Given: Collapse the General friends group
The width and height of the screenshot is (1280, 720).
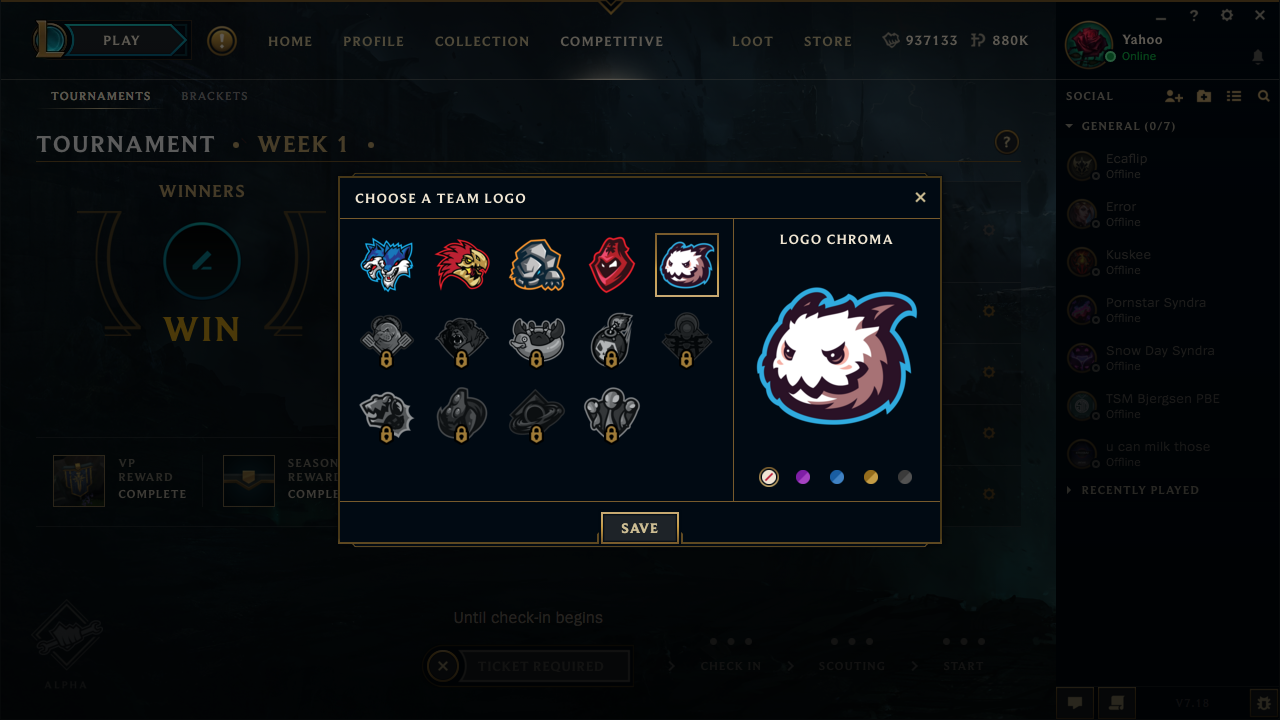Looking at the screenshot, I should coord(1069,126).
